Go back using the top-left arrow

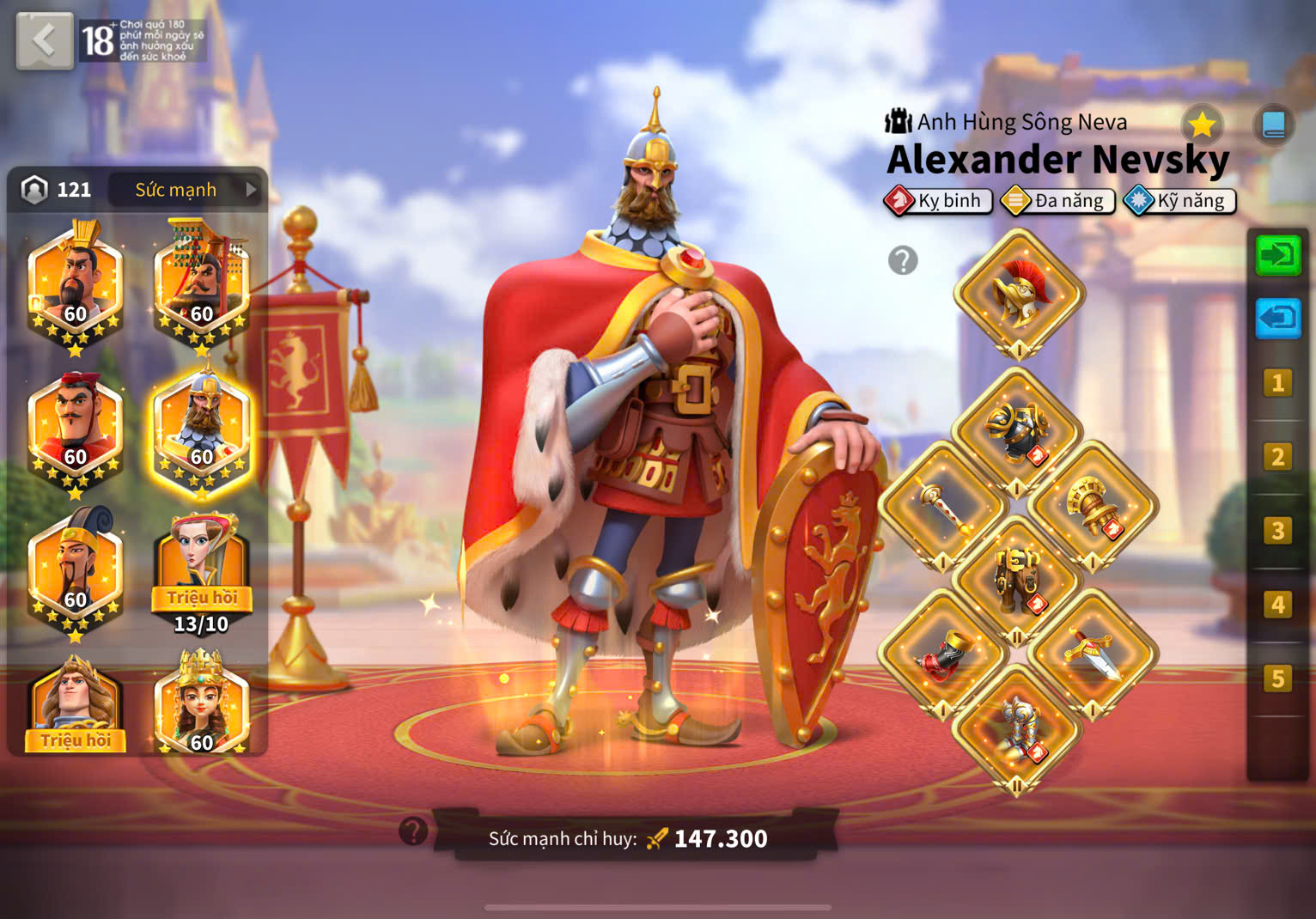coord(44,40)
